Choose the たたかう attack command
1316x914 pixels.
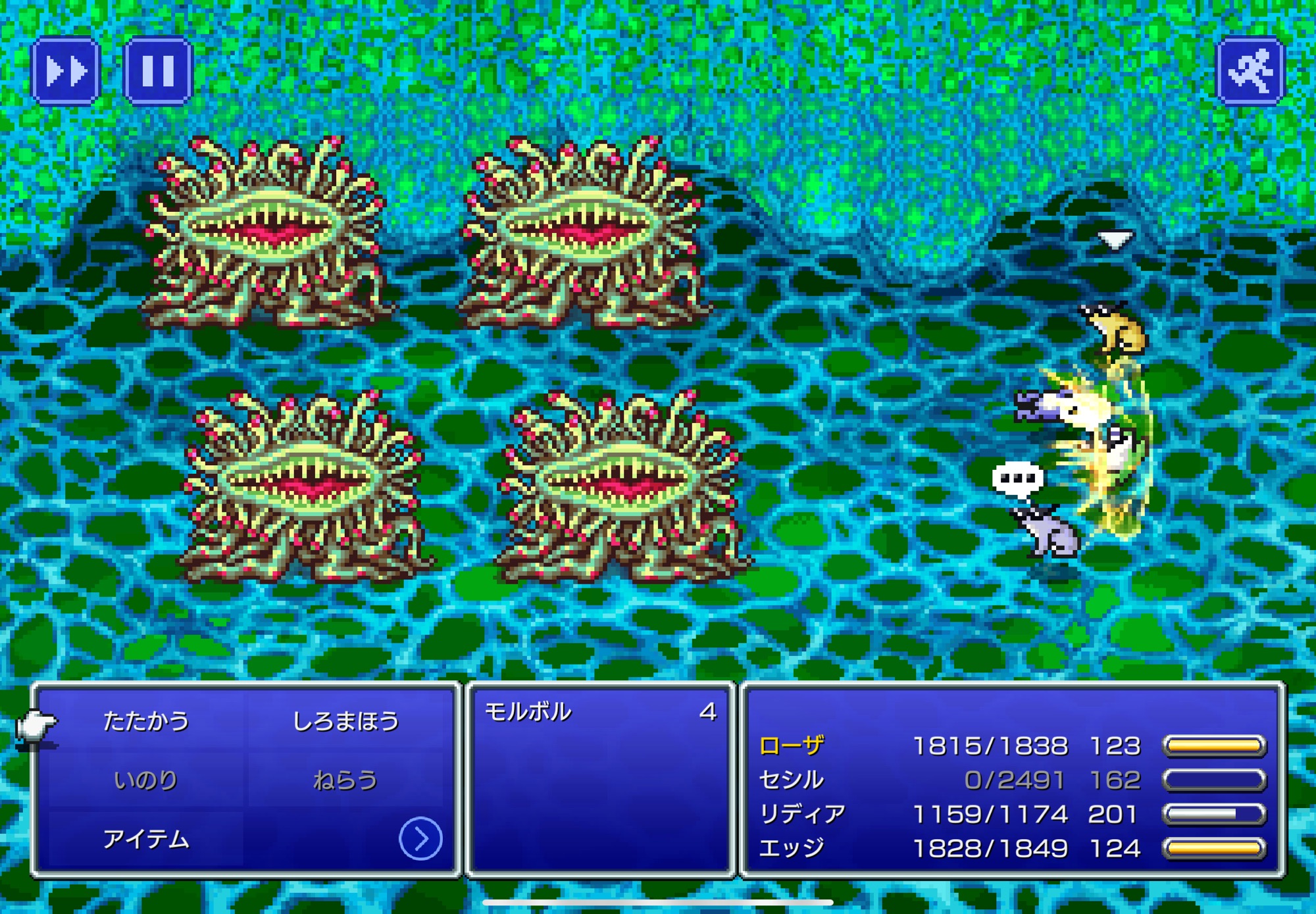pyautogui.click(x=146, y=721)
